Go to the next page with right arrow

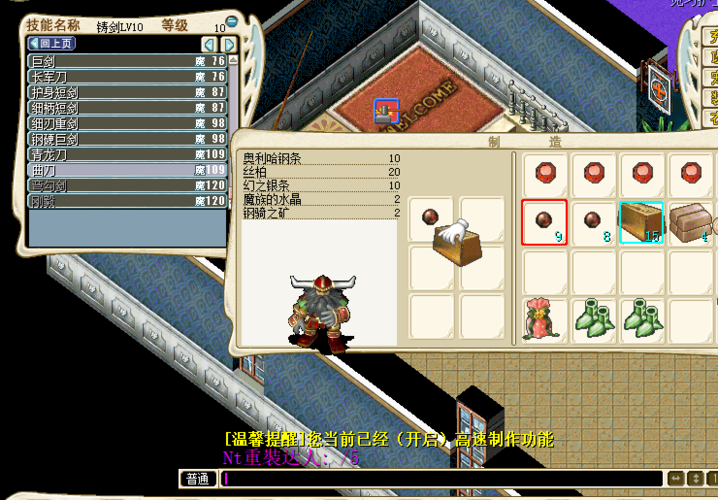pyautogui.click(x=229, y=45)
